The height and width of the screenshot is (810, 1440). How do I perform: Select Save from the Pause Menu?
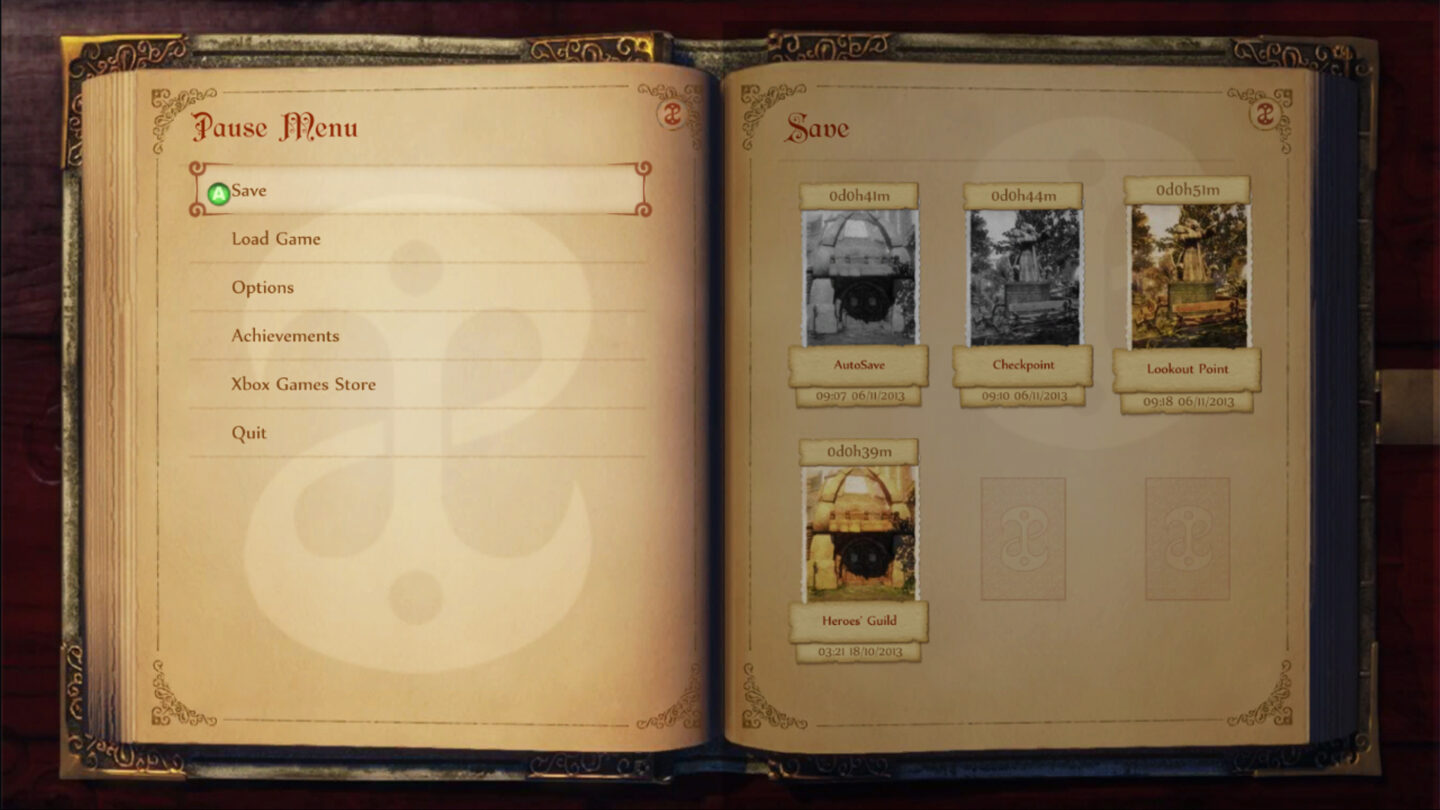251,190
